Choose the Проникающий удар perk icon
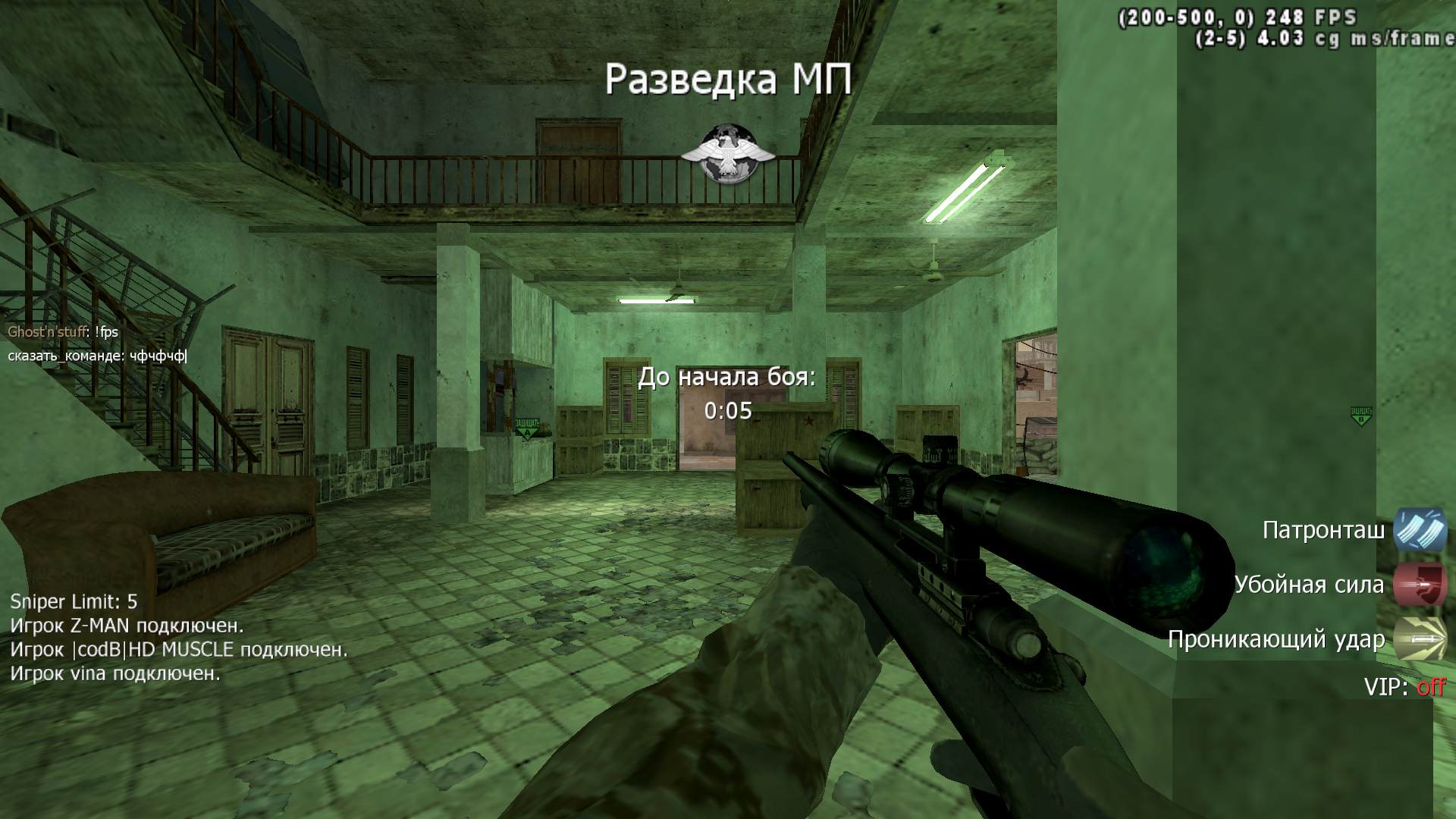The width and height of the screenshot is (1456, 819). [x=1420, y=639]
